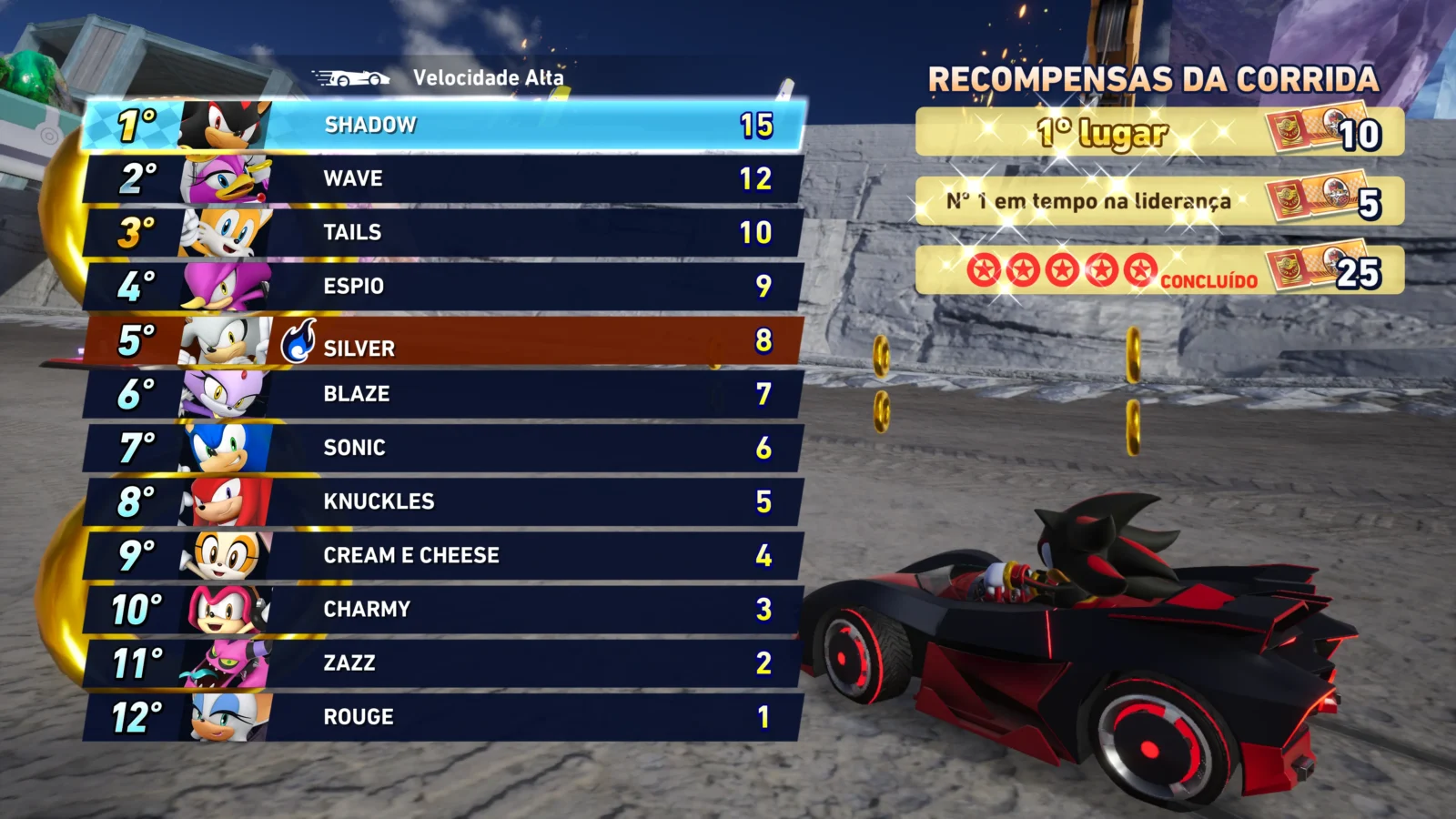Viewport: 1456px width, 819px height.
Task: Pick the Zazz leaderboard entry
Action: 444,662
